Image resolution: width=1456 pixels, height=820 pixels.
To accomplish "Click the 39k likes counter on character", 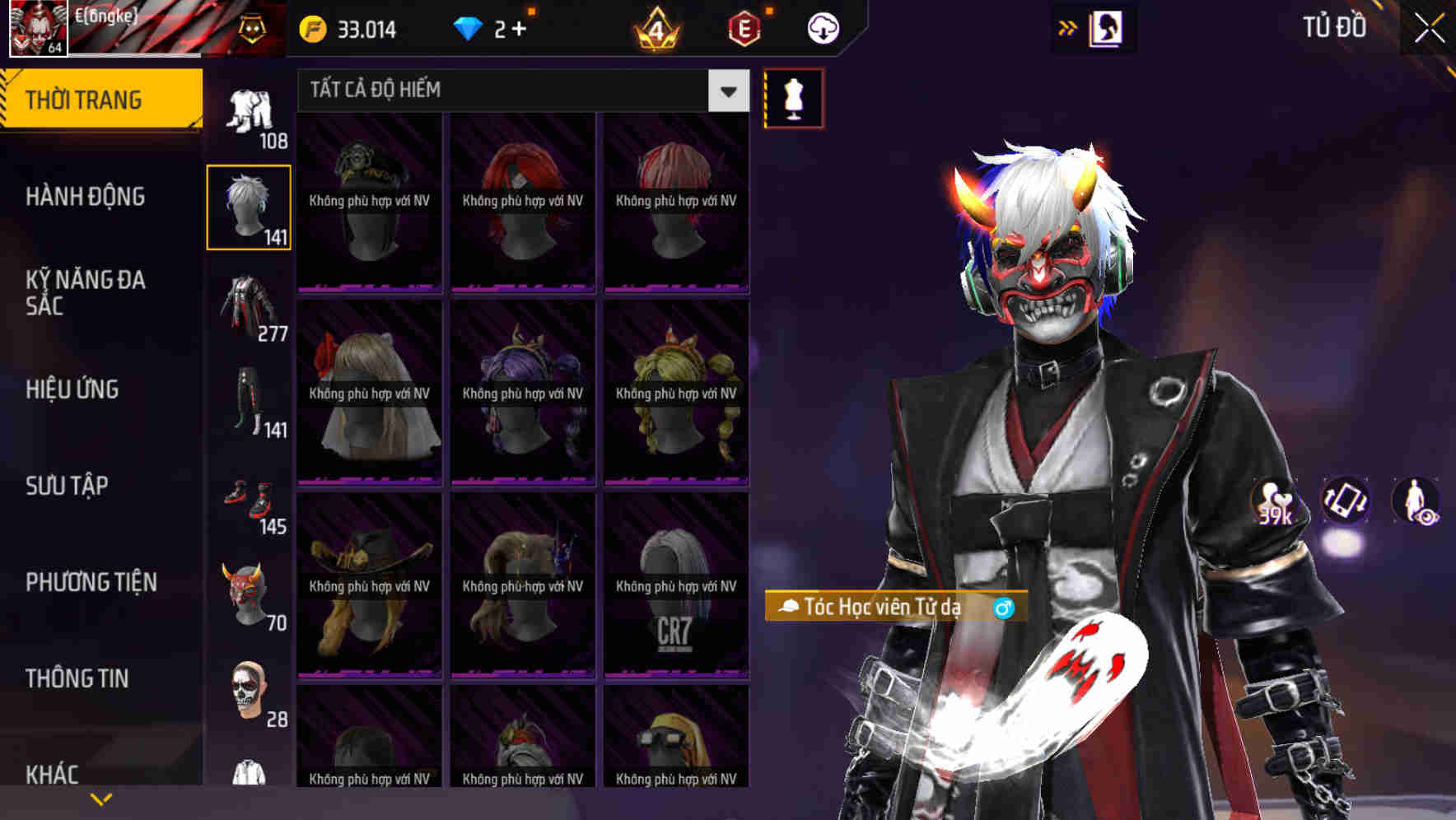I will pyautogui.click(x=1274, y=503).
